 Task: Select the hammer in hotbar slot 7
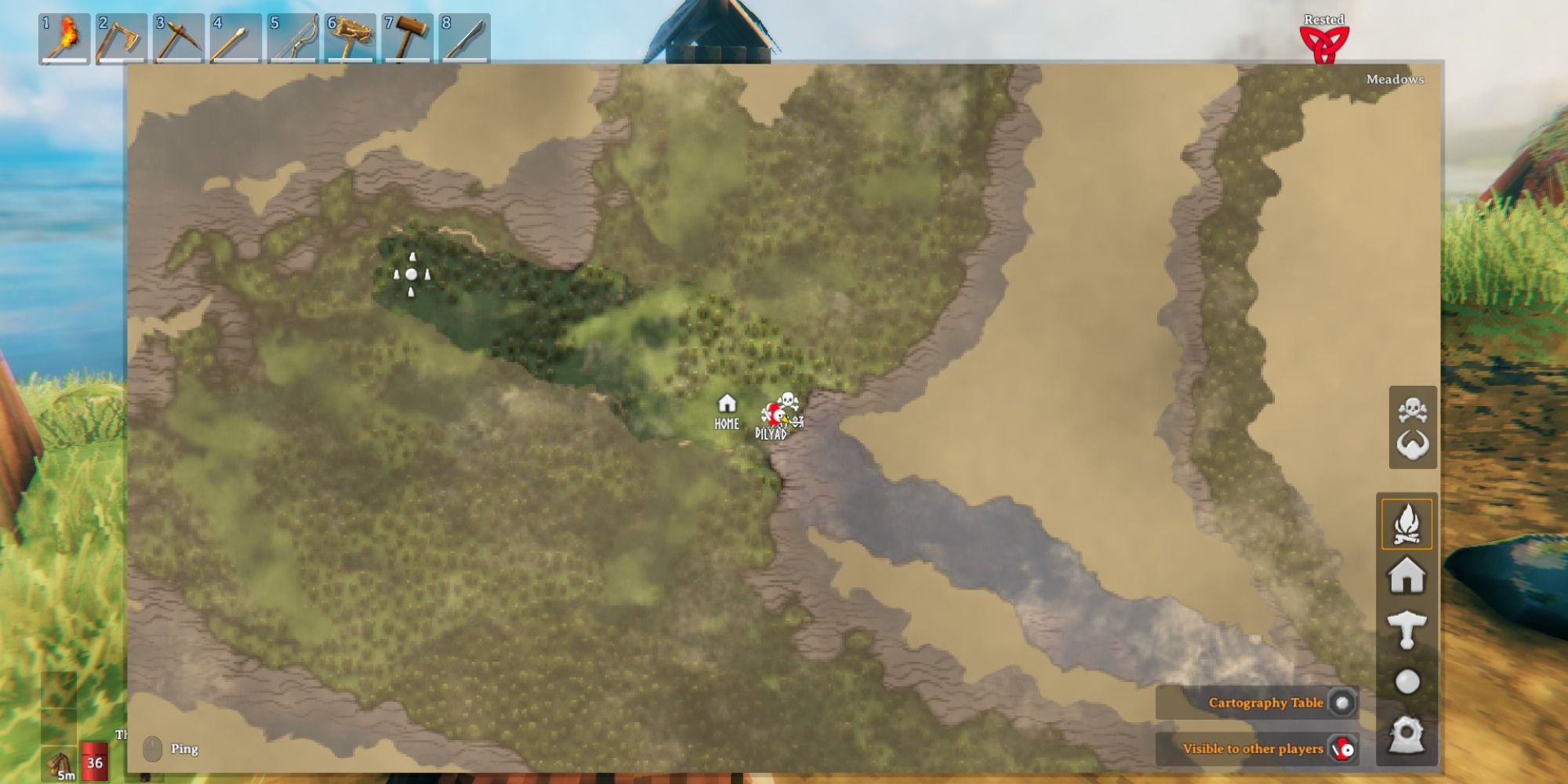point(405,35)
